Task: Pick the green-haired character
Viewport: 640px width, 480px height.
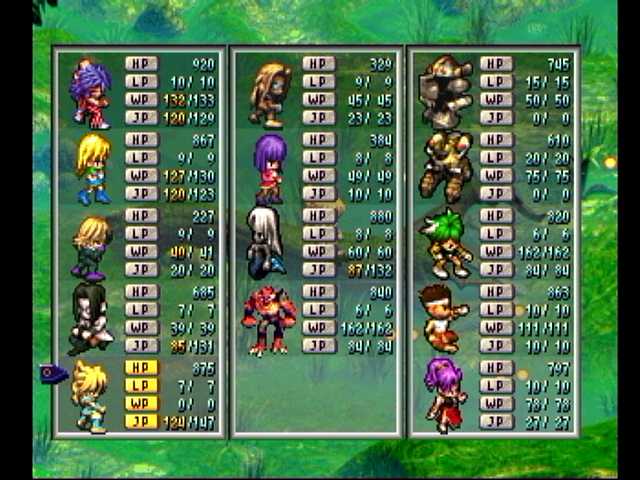Action: click(x=444, y=243)
